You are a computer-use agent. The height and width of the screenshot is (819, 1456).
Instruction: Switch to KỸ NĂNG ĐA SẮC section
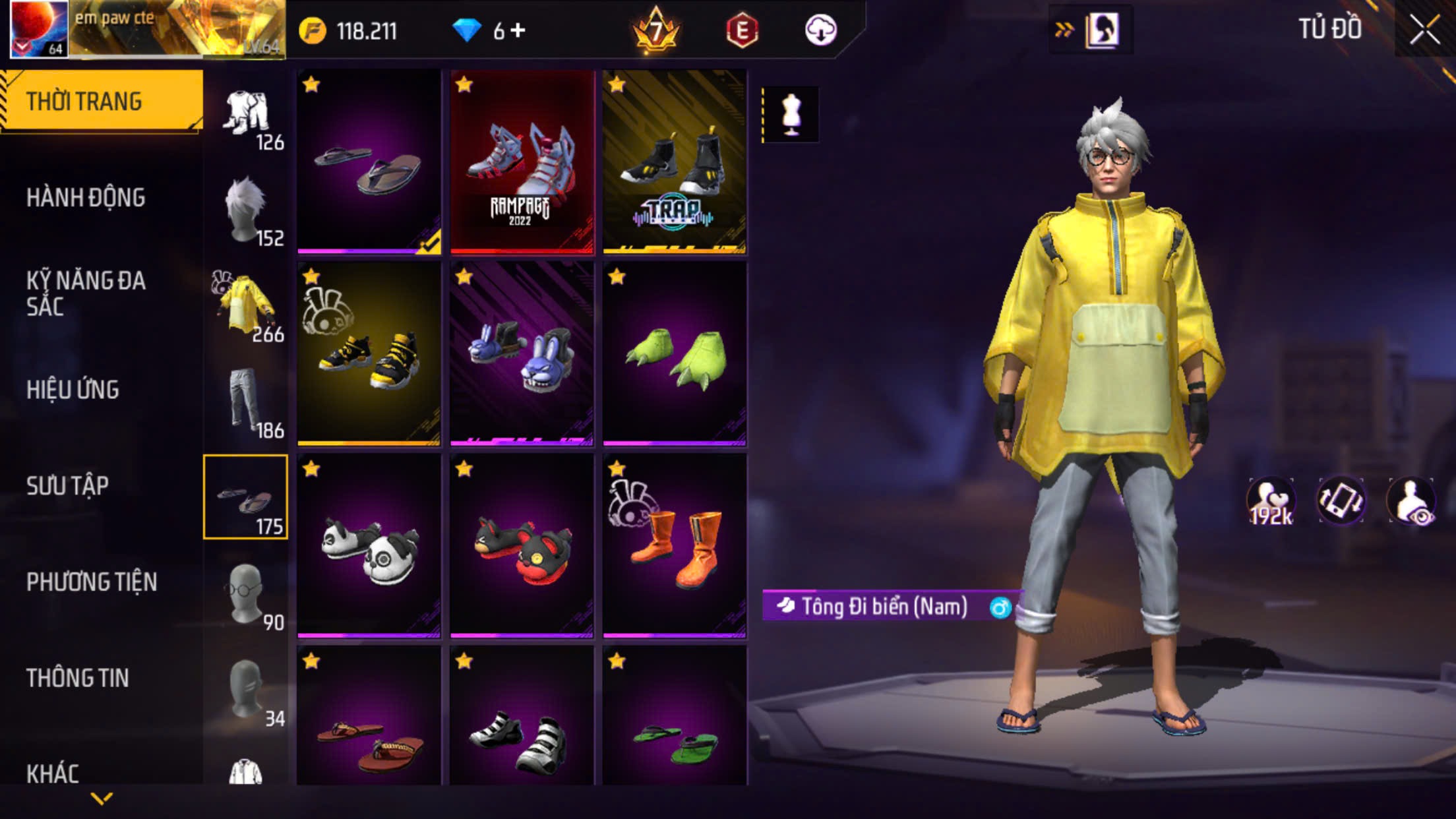tap(86, 293)
